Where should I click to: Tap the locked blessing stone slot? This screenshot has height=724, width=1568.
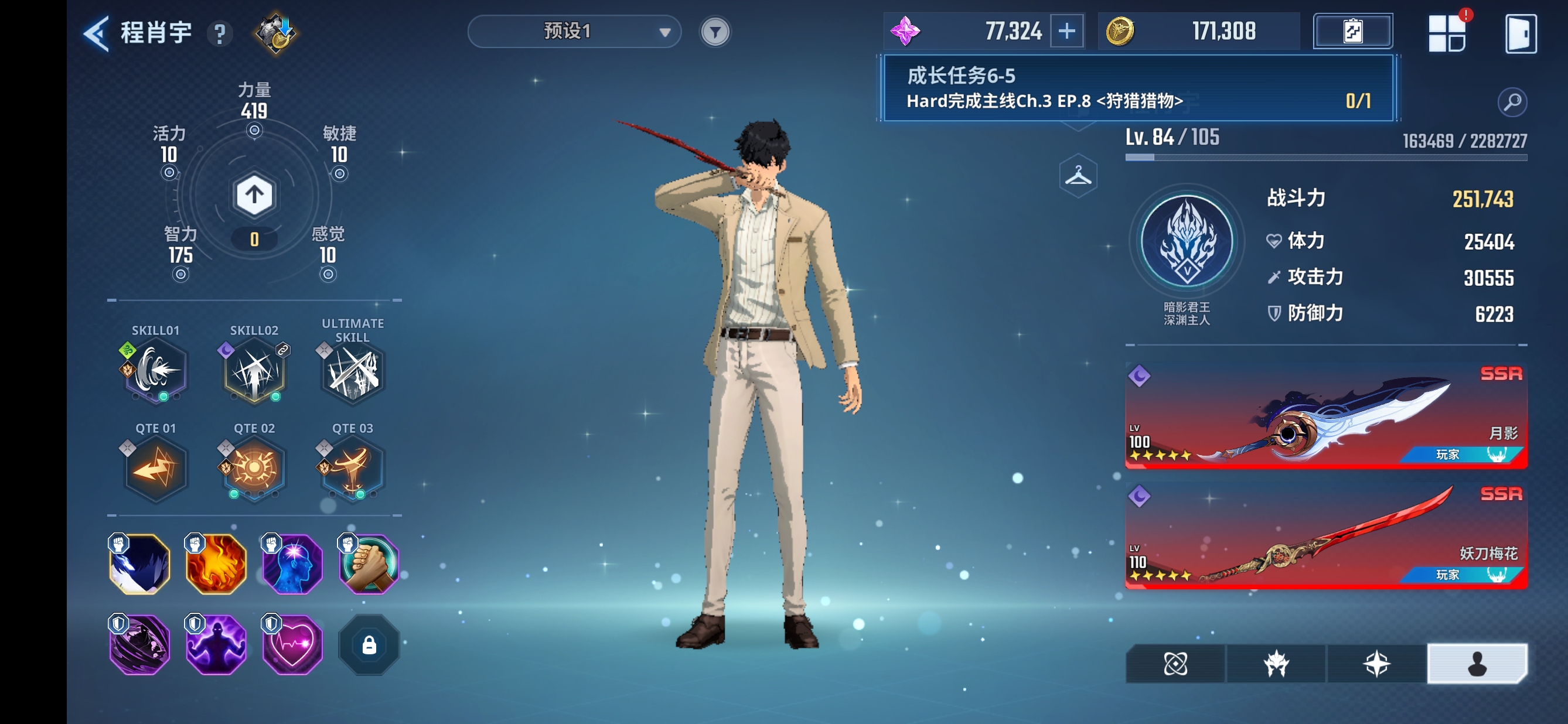pos(368,645)
